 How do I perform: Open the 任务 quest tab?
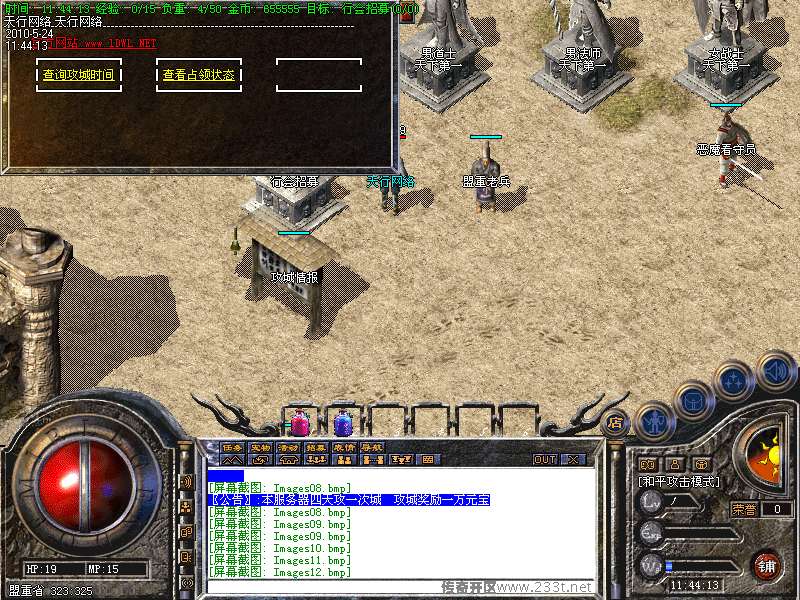pos(232,447)
